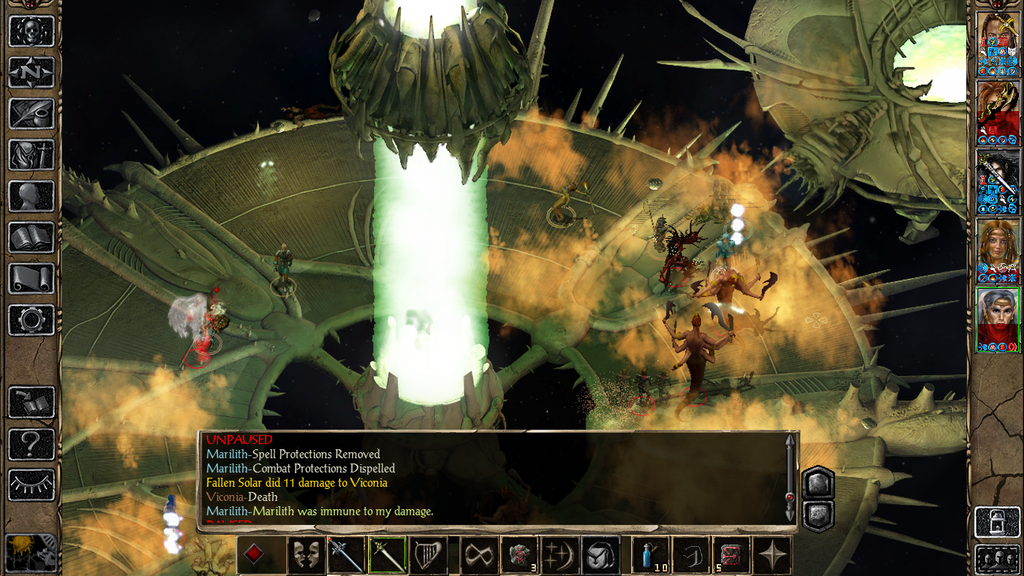Open special abilities with the four-point star
The image size is (1024, 576).
click(773, 555)
